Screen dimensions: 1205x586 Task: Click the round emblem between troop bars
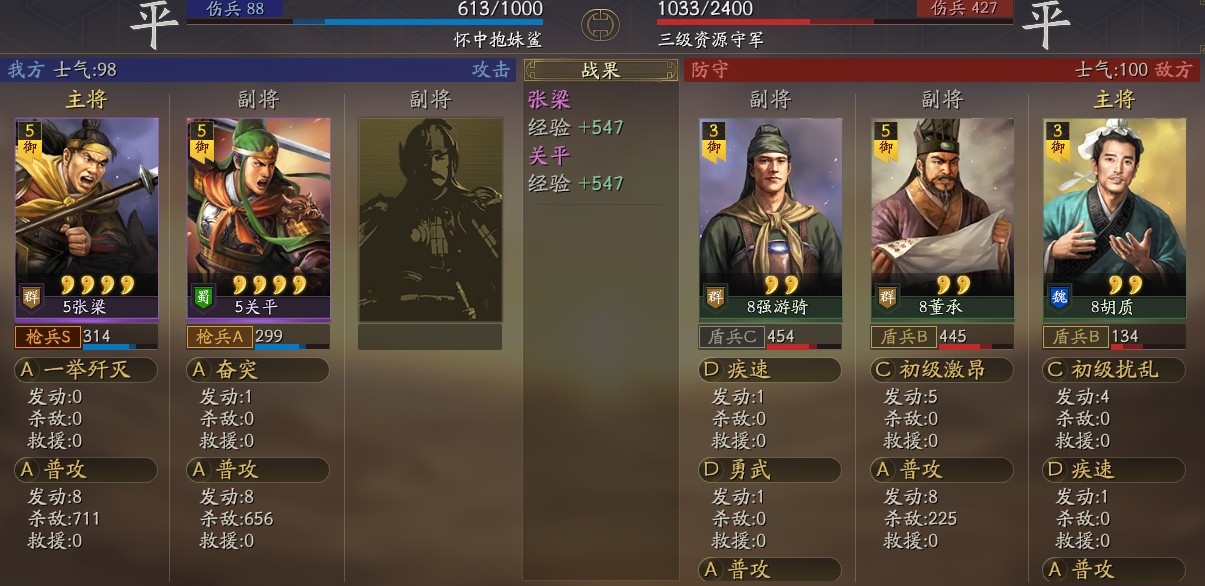(x=600, y=24)
